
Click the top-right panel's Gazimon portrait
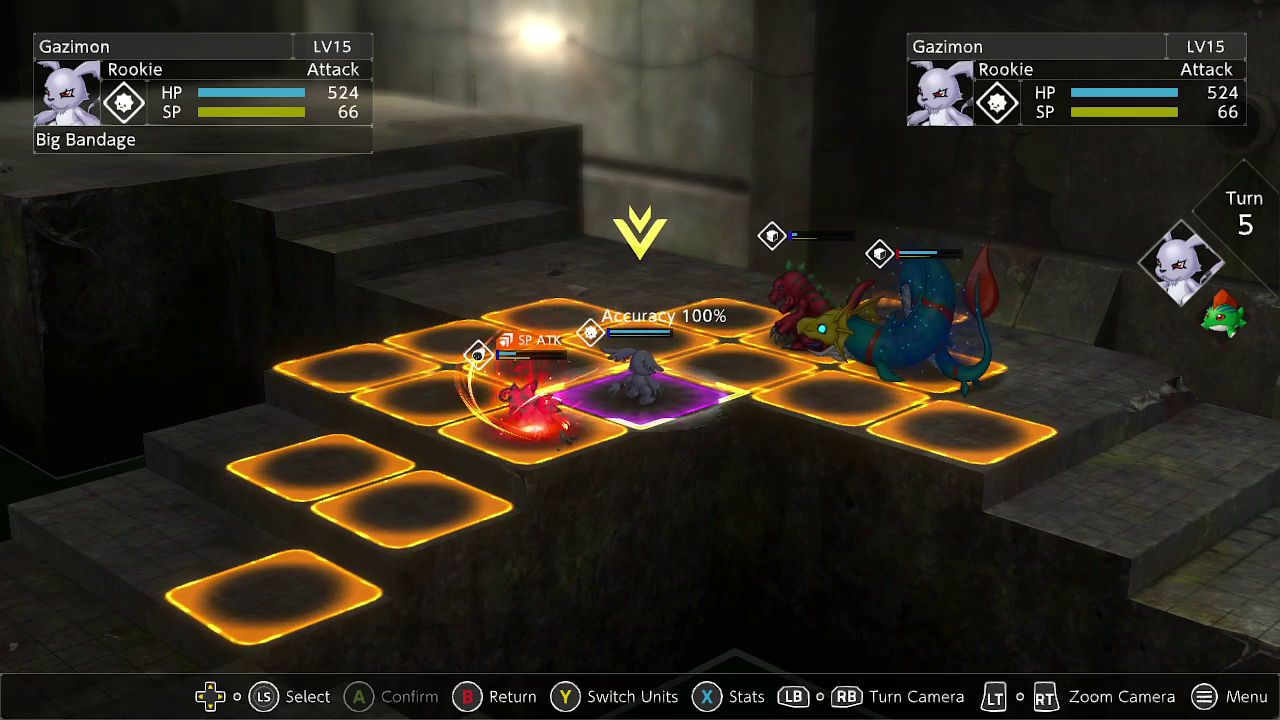coord(940,93)
